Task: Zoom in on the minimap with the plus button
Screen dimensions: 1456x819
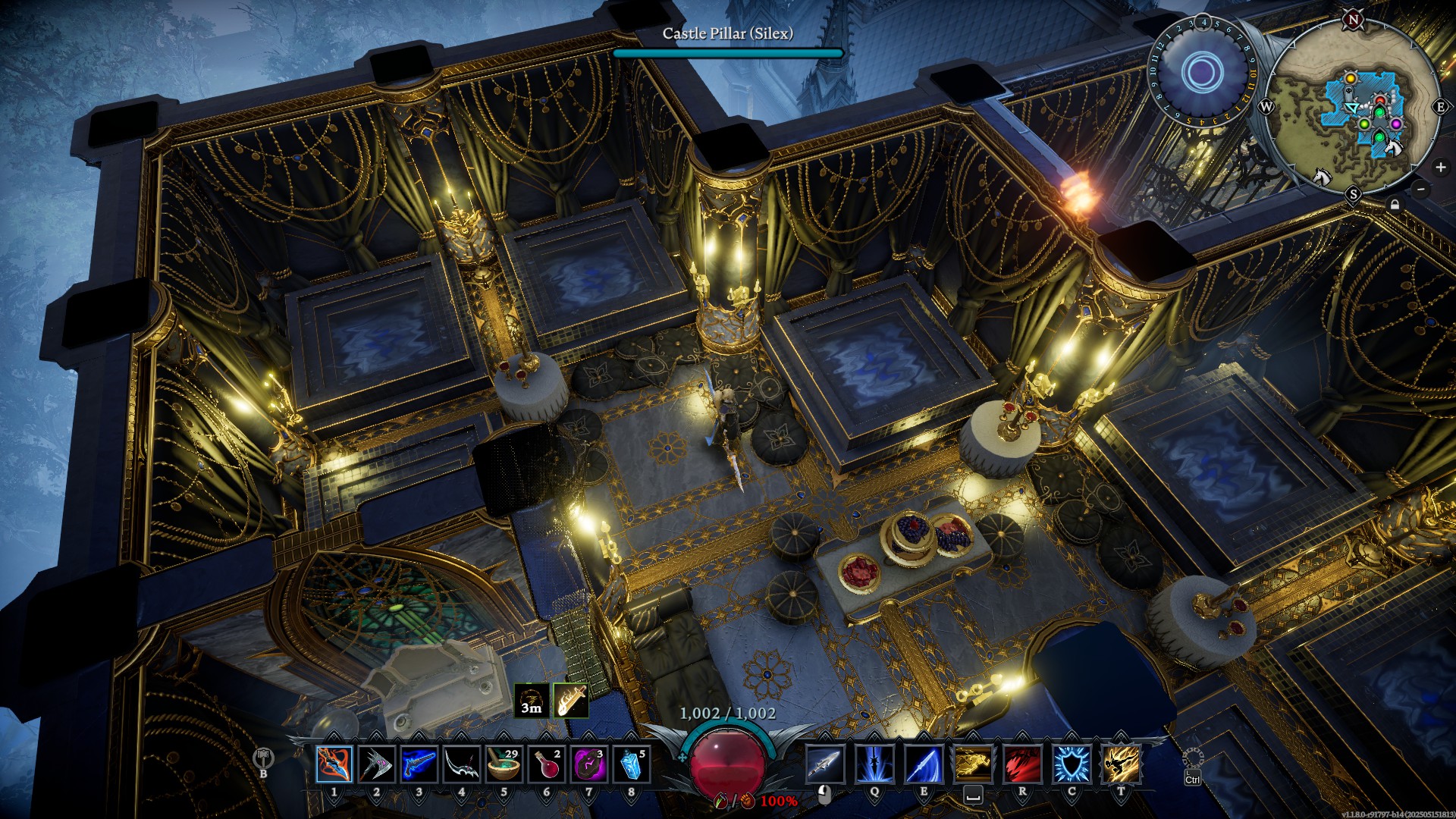Action: click(x=1439, y=167)
